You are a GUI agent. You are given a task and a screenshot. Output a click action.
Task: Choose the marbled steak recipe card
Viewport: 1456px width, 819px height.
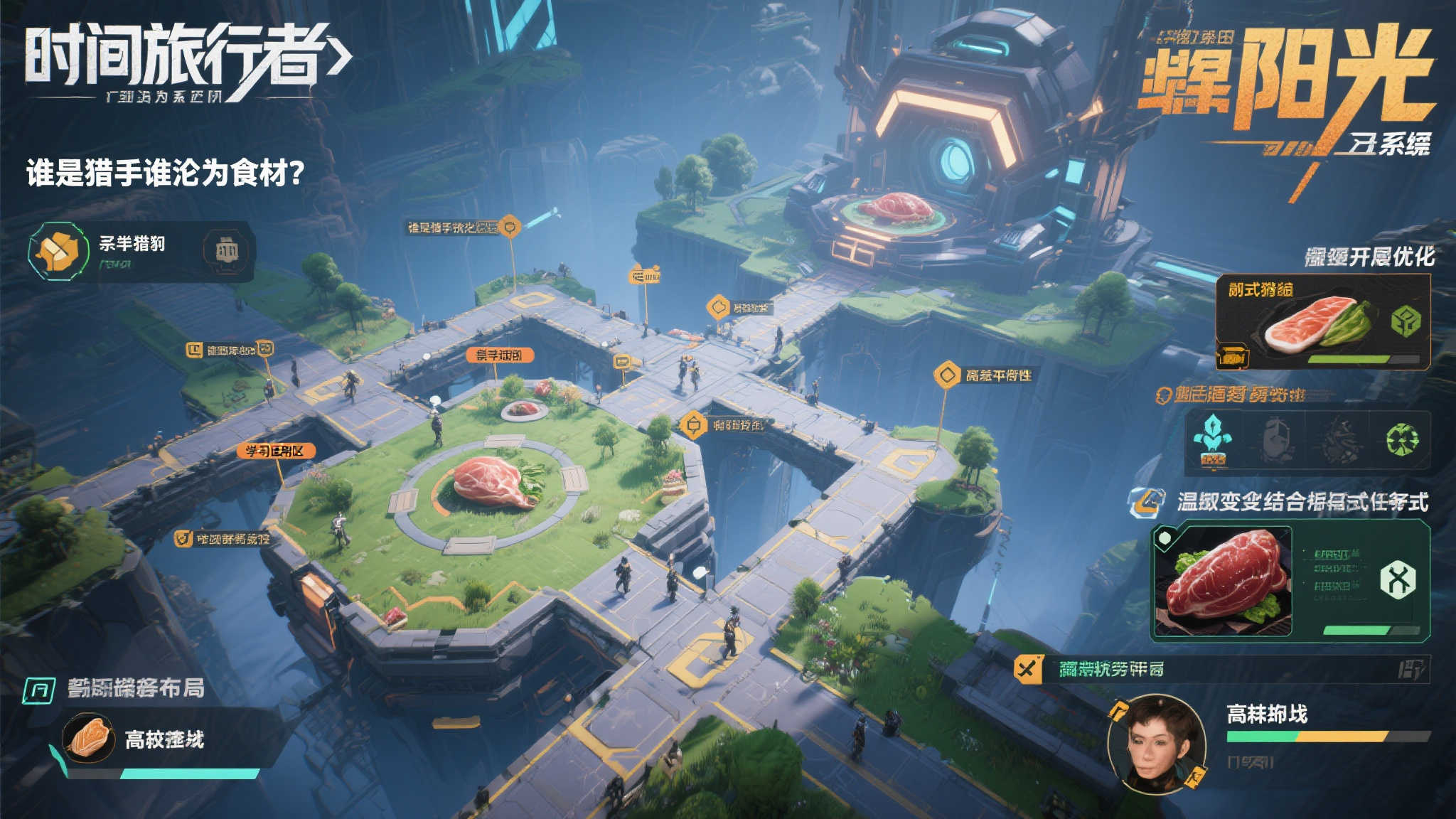coord(1223,580)
